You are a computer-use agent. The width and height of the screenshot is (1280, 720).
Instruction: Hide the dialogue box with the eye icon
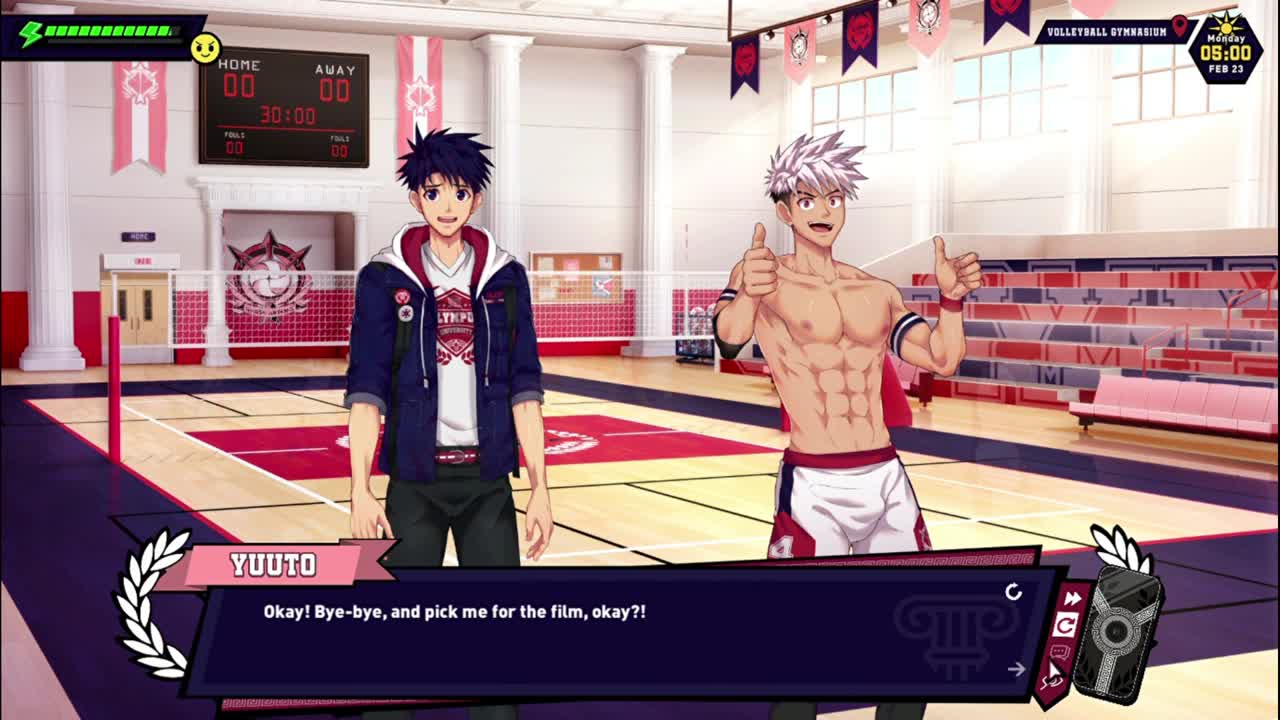pos(1051,681)
